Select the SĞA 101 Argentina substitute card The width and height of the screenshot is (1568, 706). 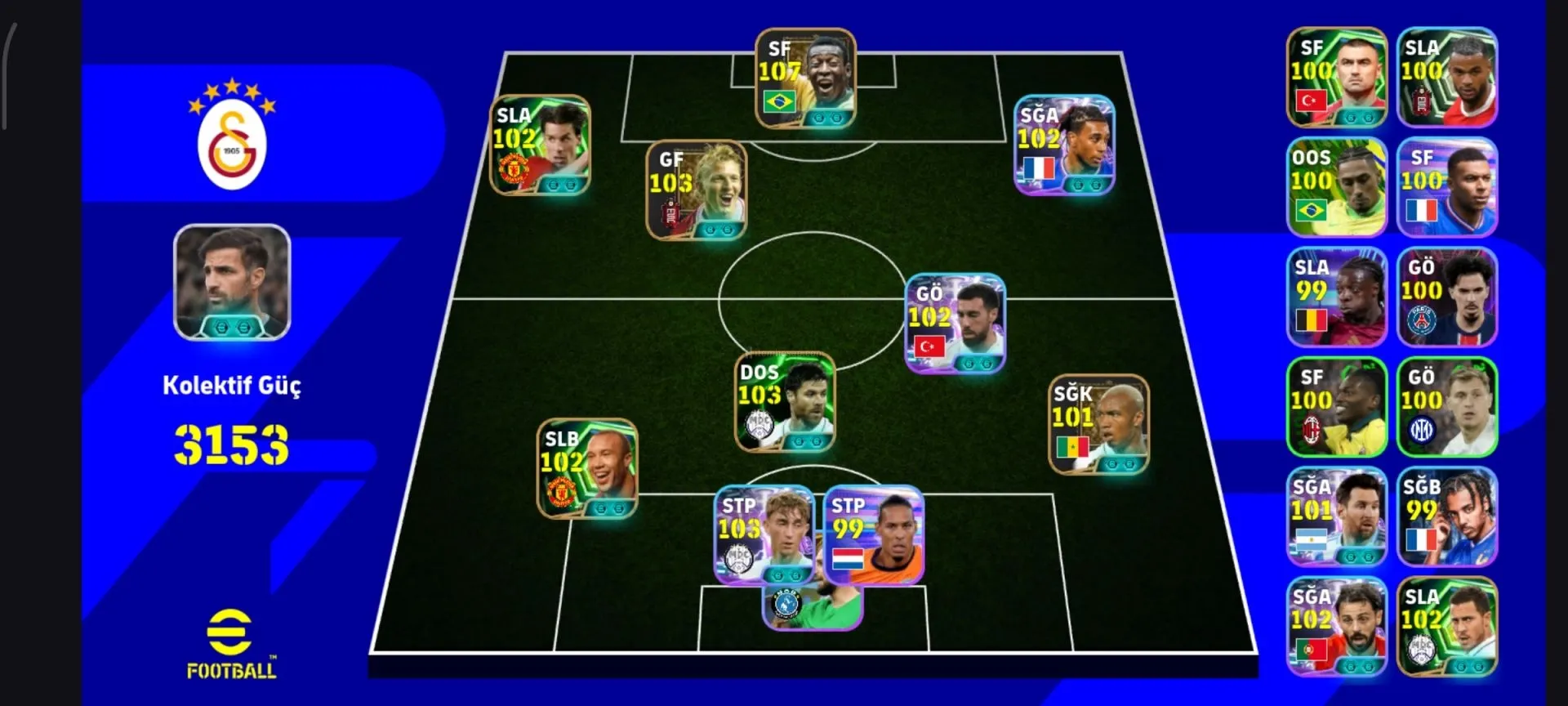click(x=1337, y=516)
